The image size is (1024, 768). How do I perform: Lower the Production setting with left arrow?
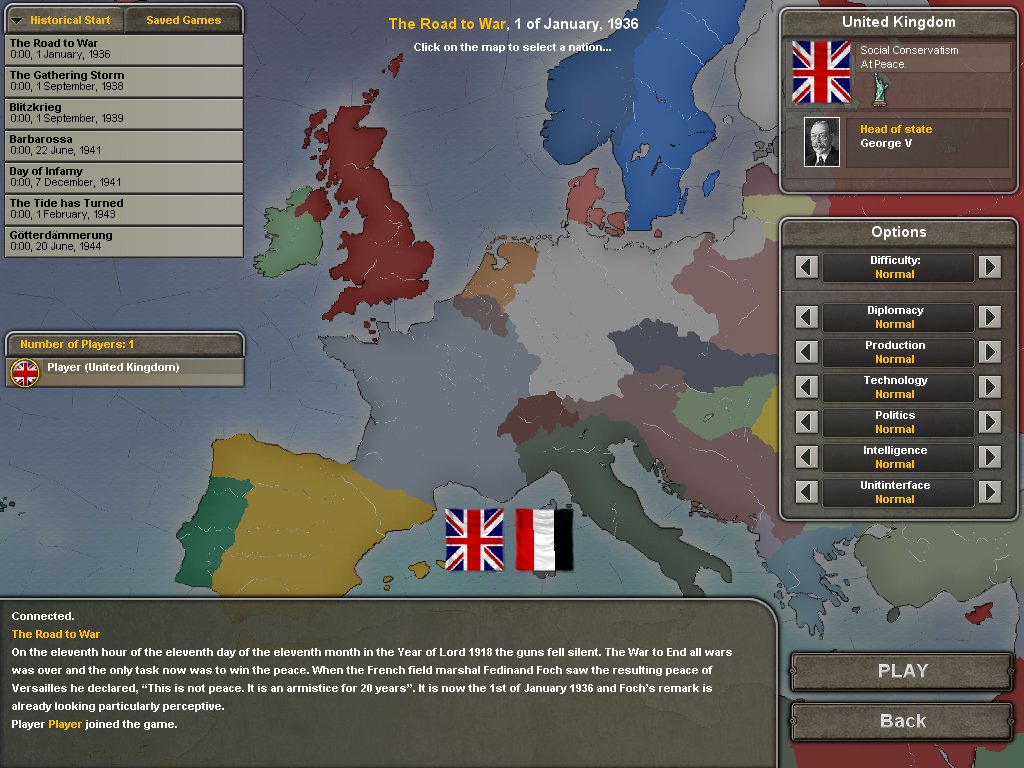[807, 352]
